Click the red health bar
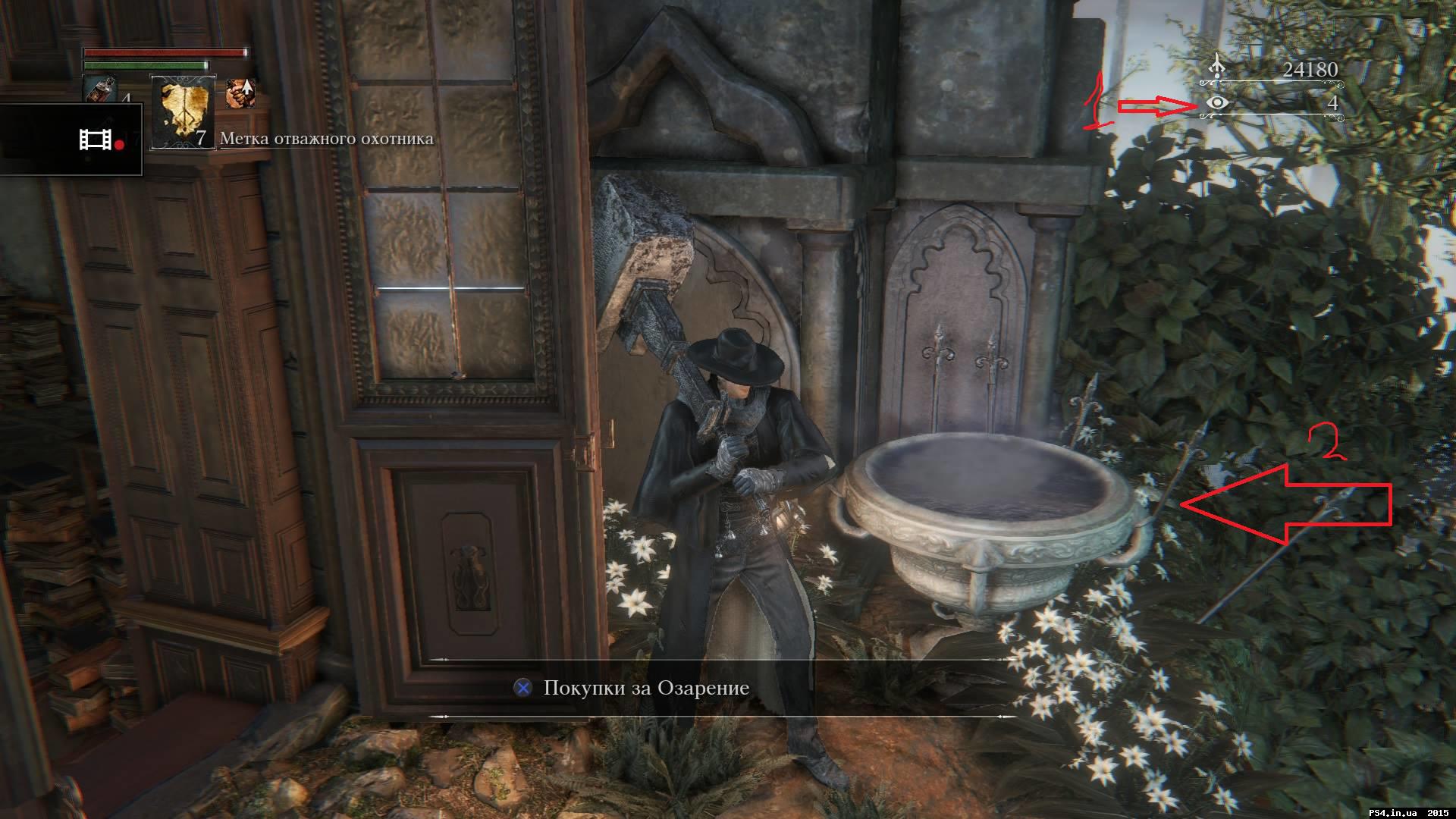Screen dimensions: 1456x819 point(166,52)
